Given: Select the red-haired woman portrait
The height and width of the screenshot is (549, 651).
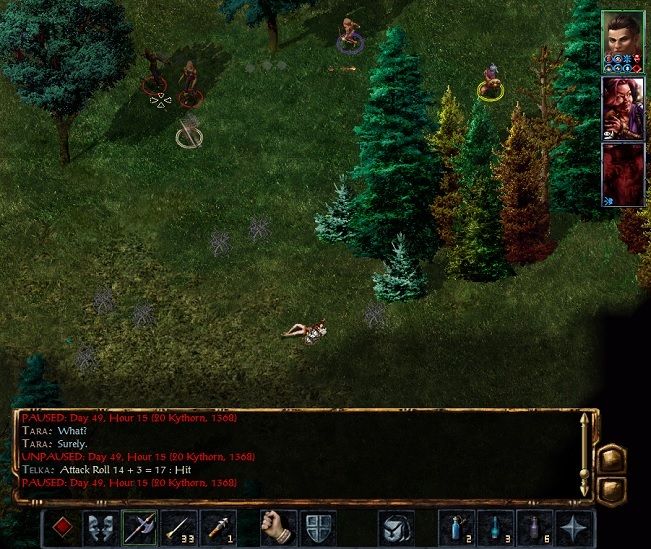Looking at the screenshot, I should pyautogui.click(x=625, y=107).
